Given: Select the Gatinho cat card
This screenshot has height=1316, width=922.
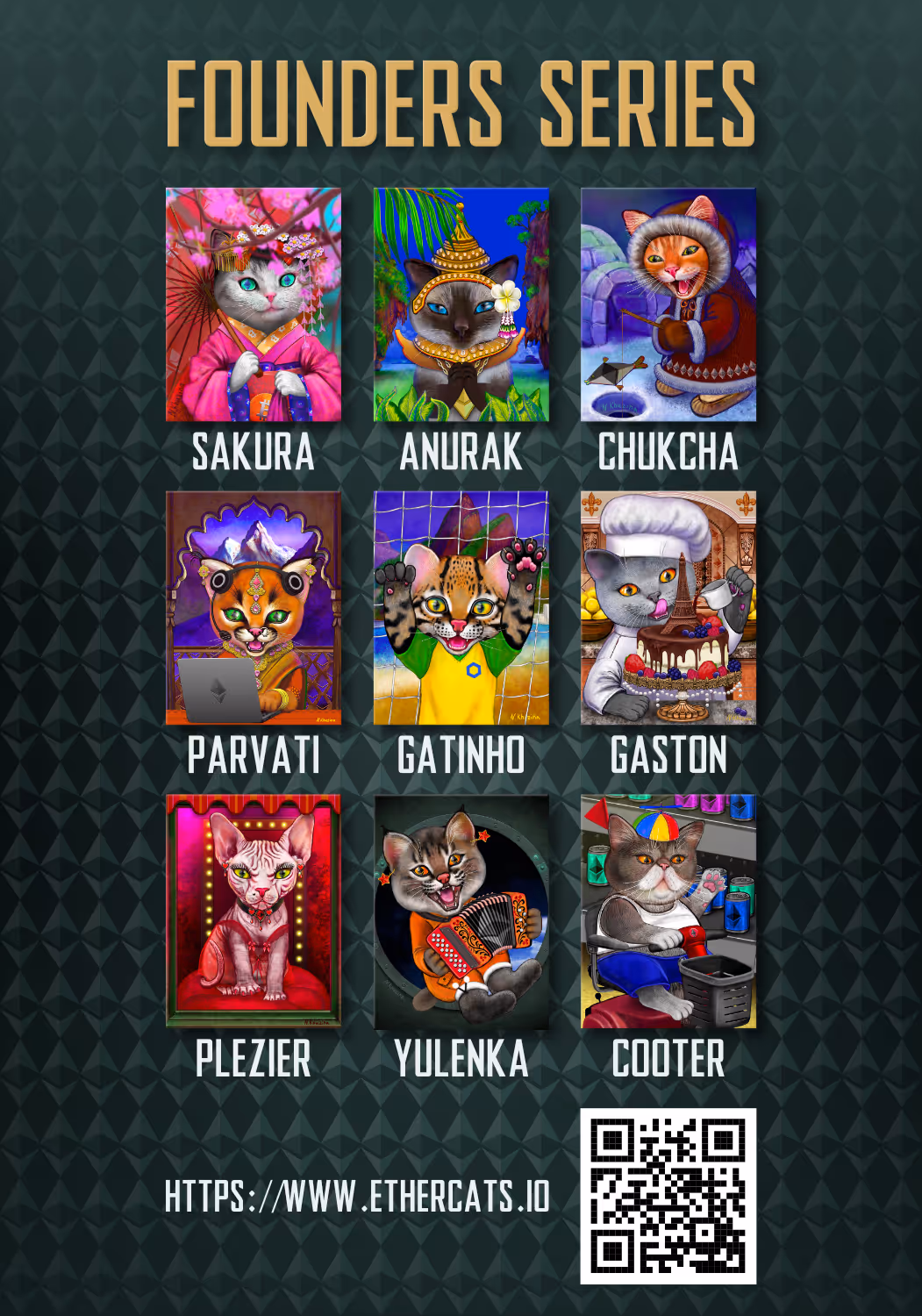Looking at the screenshot, I should (x=461, y=608).
